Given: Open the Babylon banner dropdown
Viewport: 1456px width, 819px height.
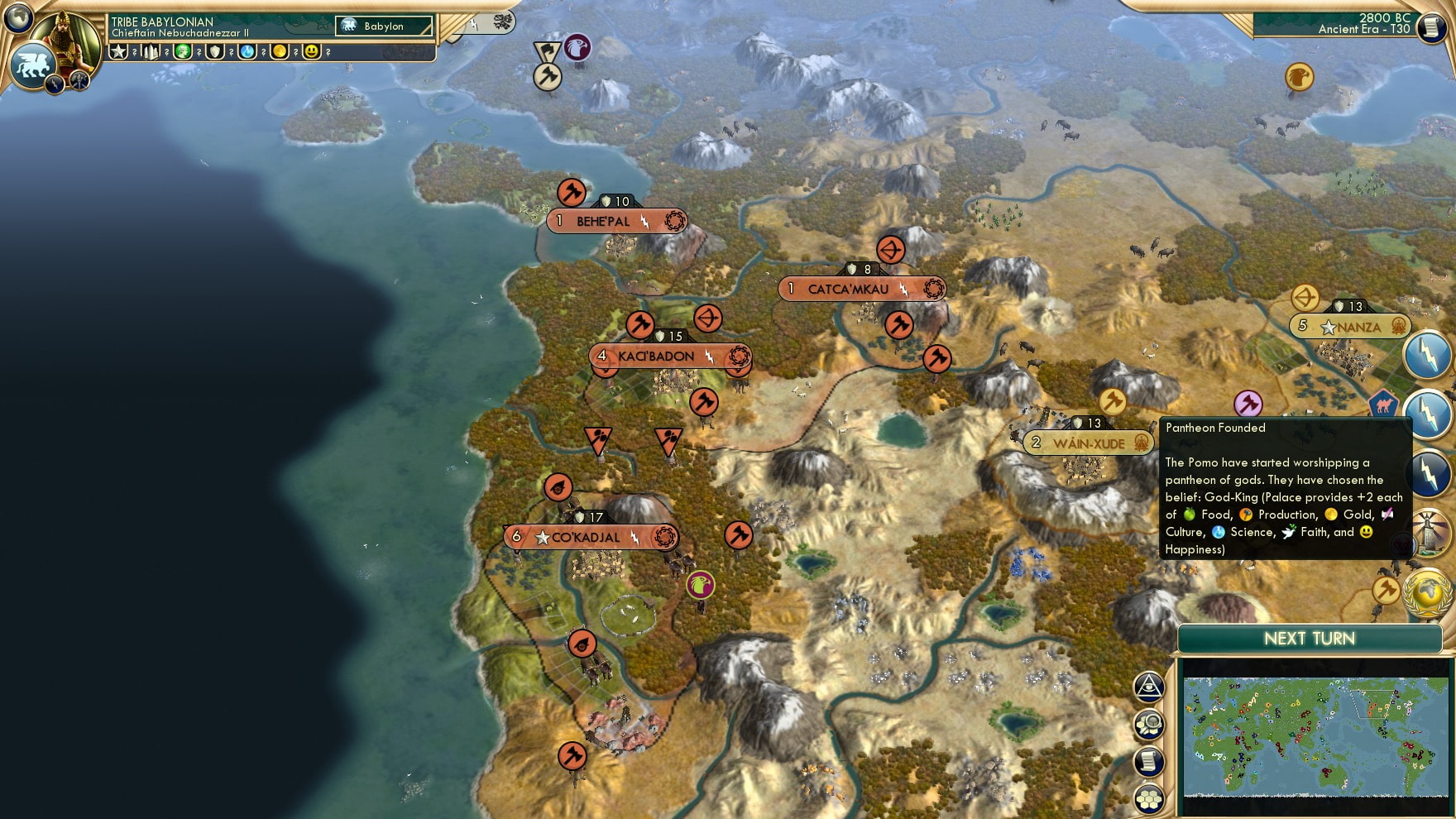Looking at the screenshot, I should 383,26.
